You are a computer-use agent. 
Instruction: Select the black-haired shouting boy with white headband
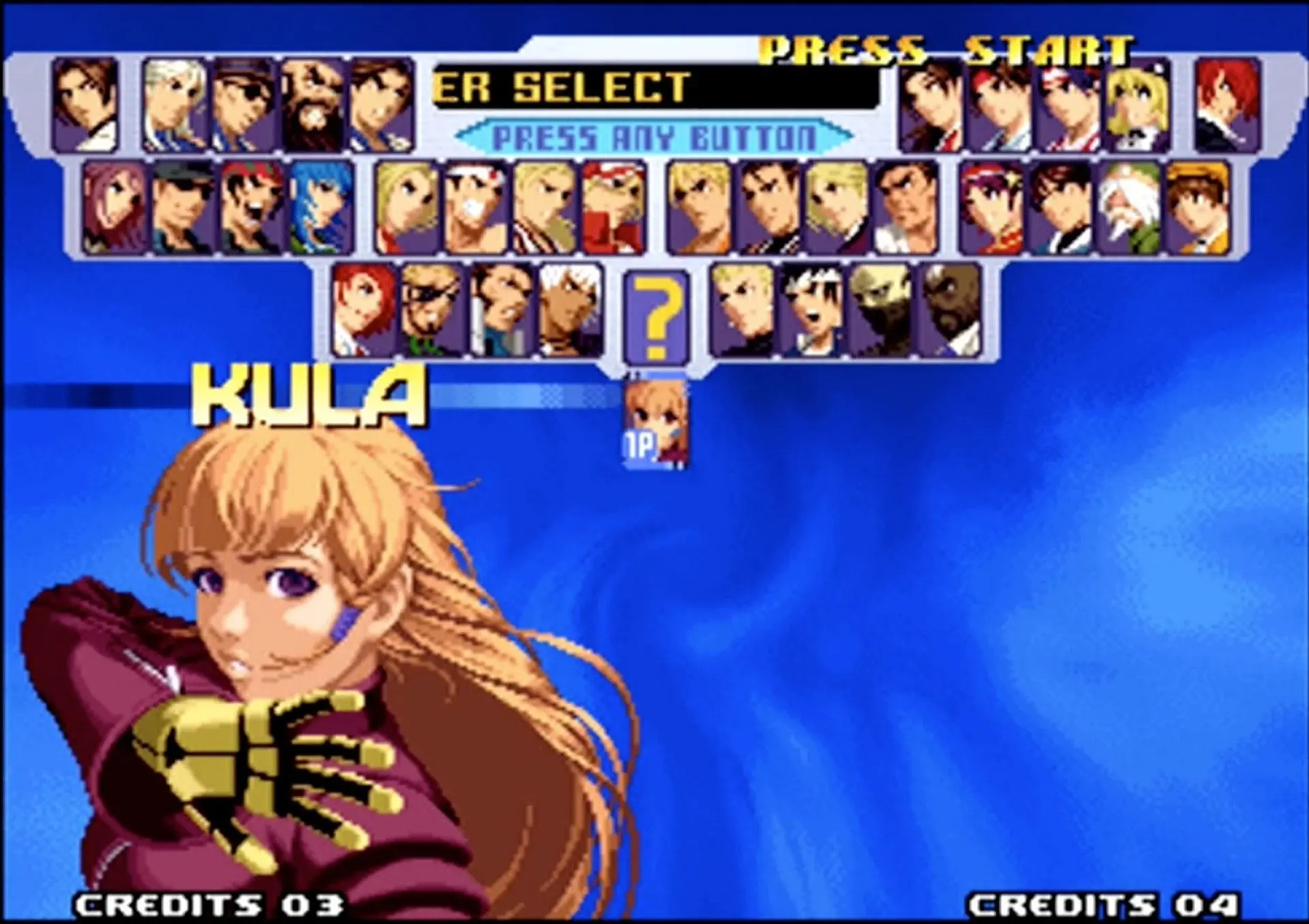click(811, 311)
